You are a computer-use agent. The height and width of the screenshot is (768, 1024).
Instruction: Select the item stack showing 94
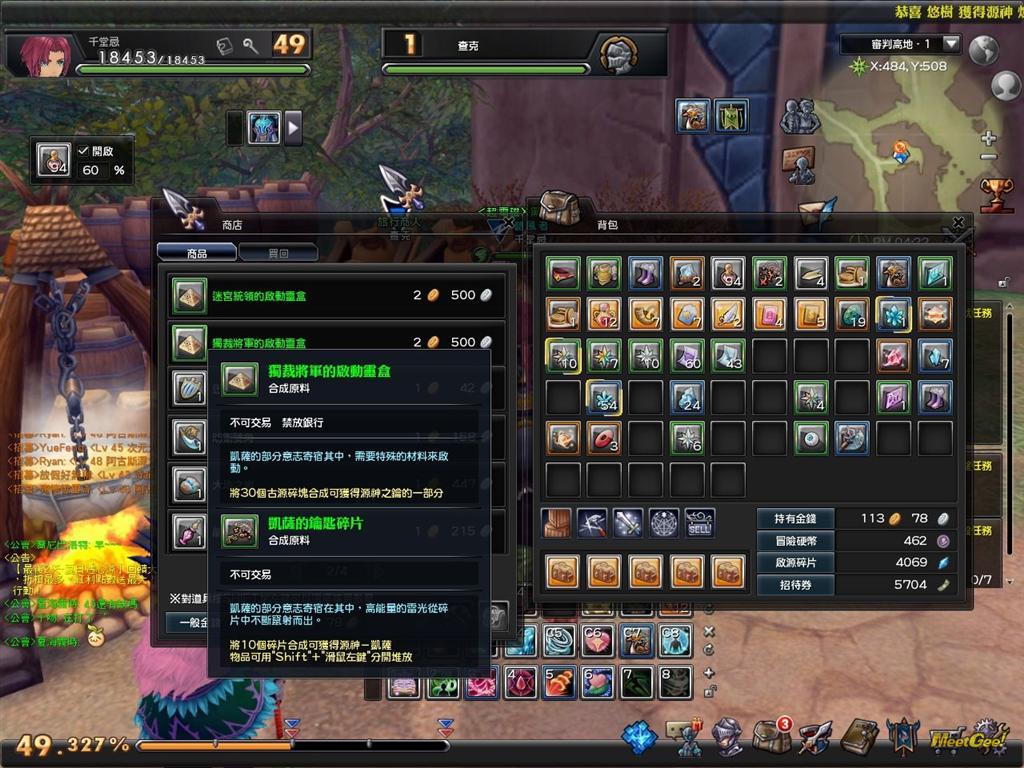click(x=729, y=274)
